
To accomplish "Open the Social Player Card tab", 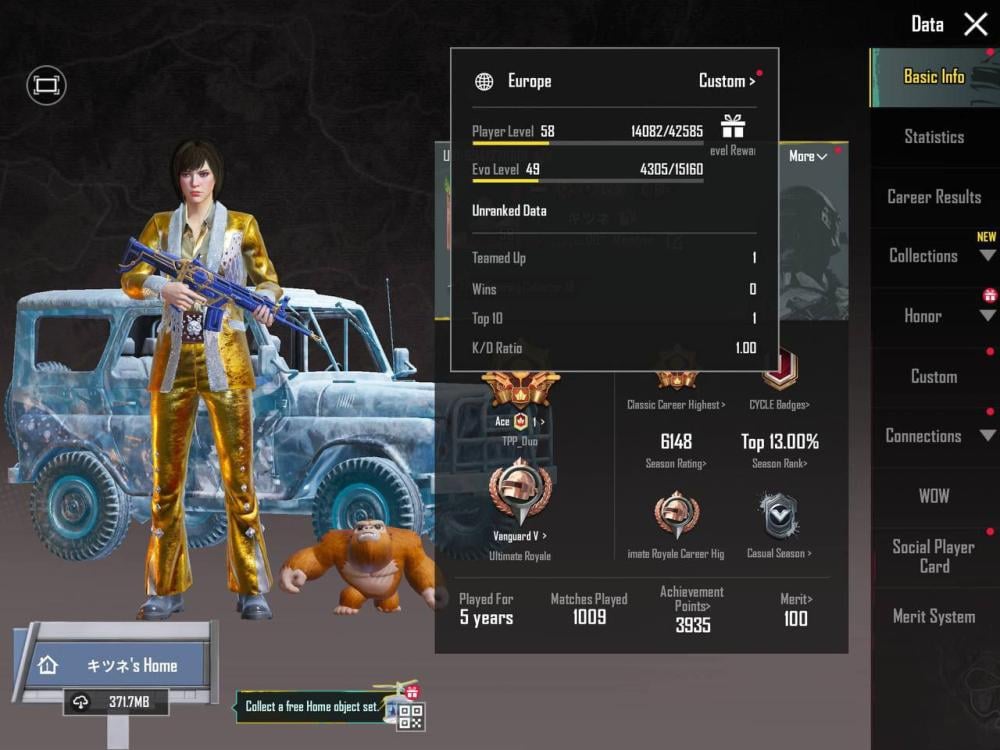I will 934,556.
